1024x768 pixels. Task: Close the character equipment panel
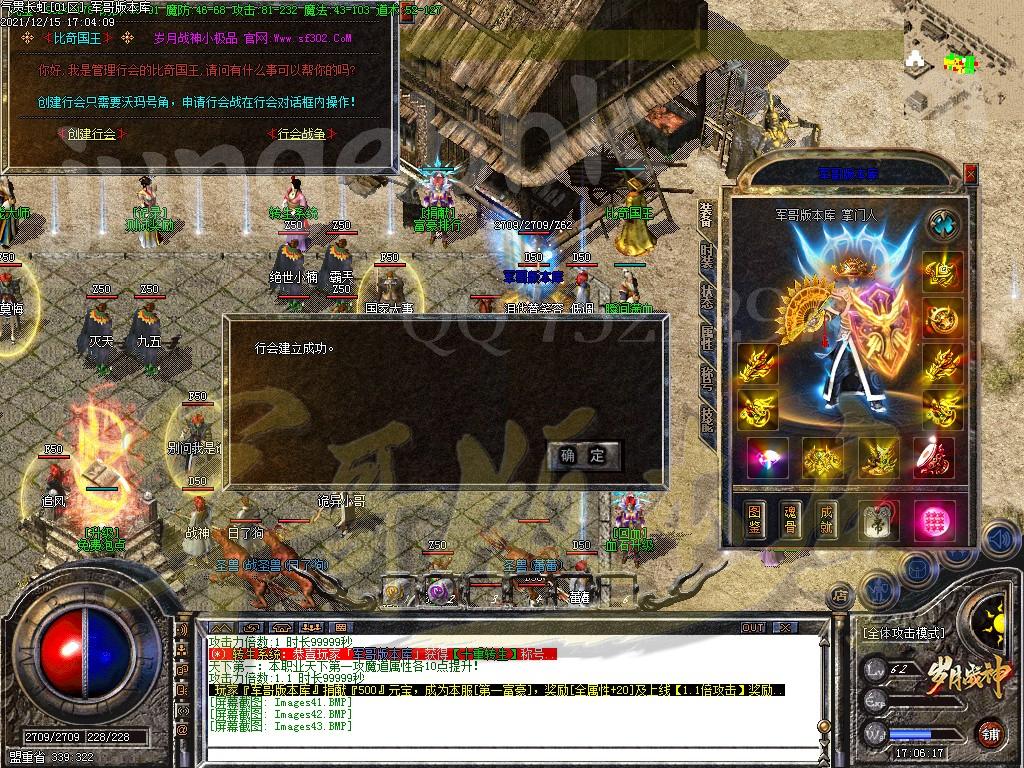[970, 174]
